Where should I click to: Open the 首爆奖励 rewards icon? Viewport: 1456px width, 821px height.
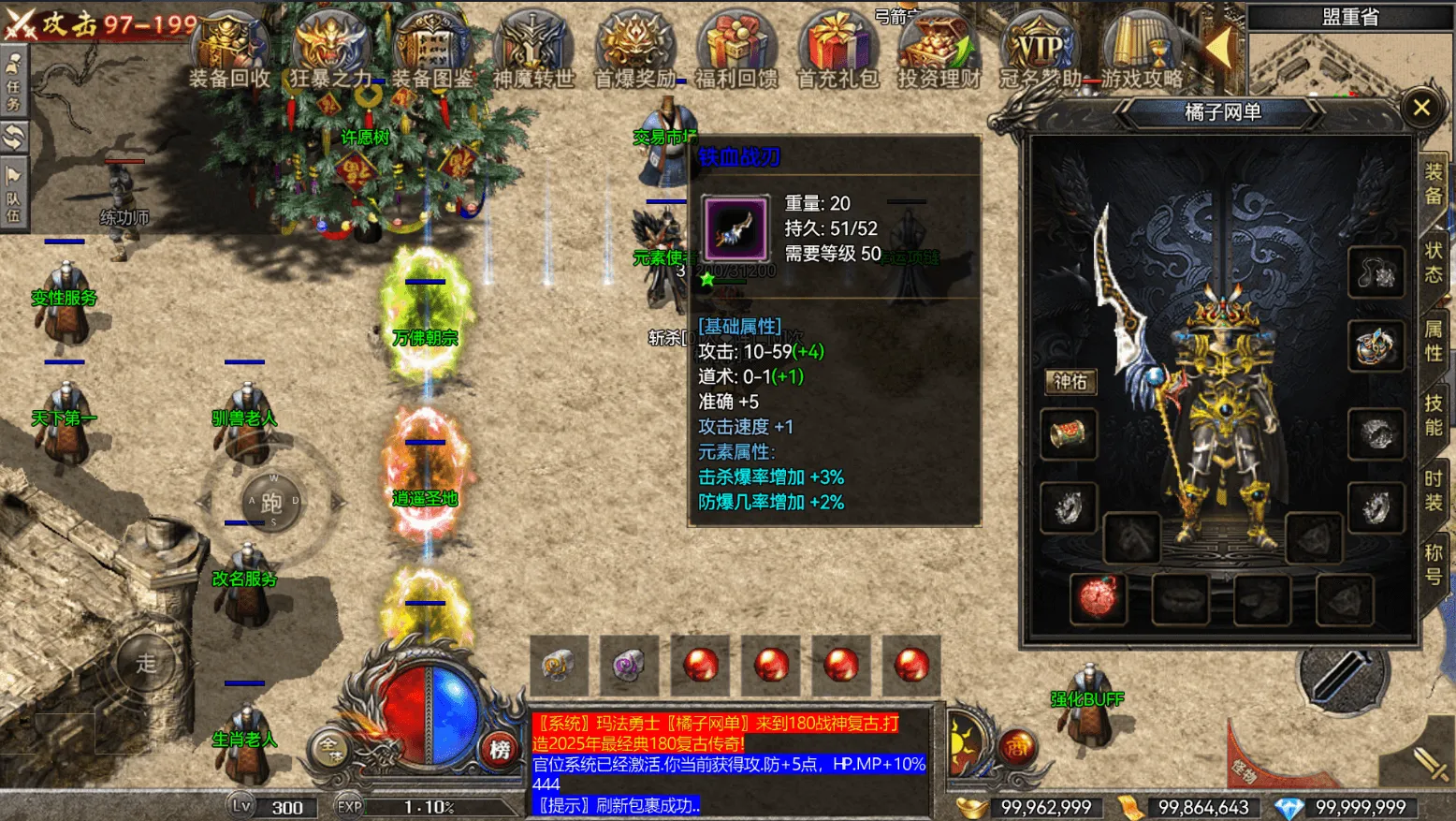[x=635, y=51]
